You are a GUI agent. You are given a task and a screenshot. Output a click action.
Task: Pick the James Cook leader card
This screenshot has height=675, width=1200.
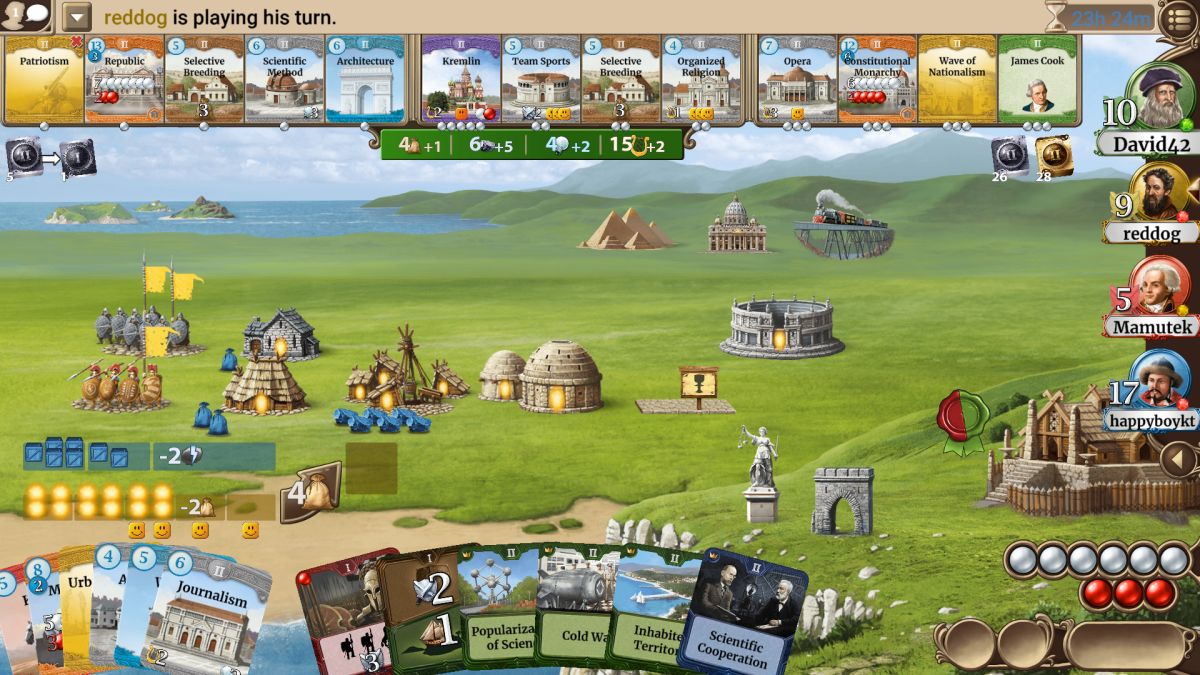click(x=1037, y=80)
